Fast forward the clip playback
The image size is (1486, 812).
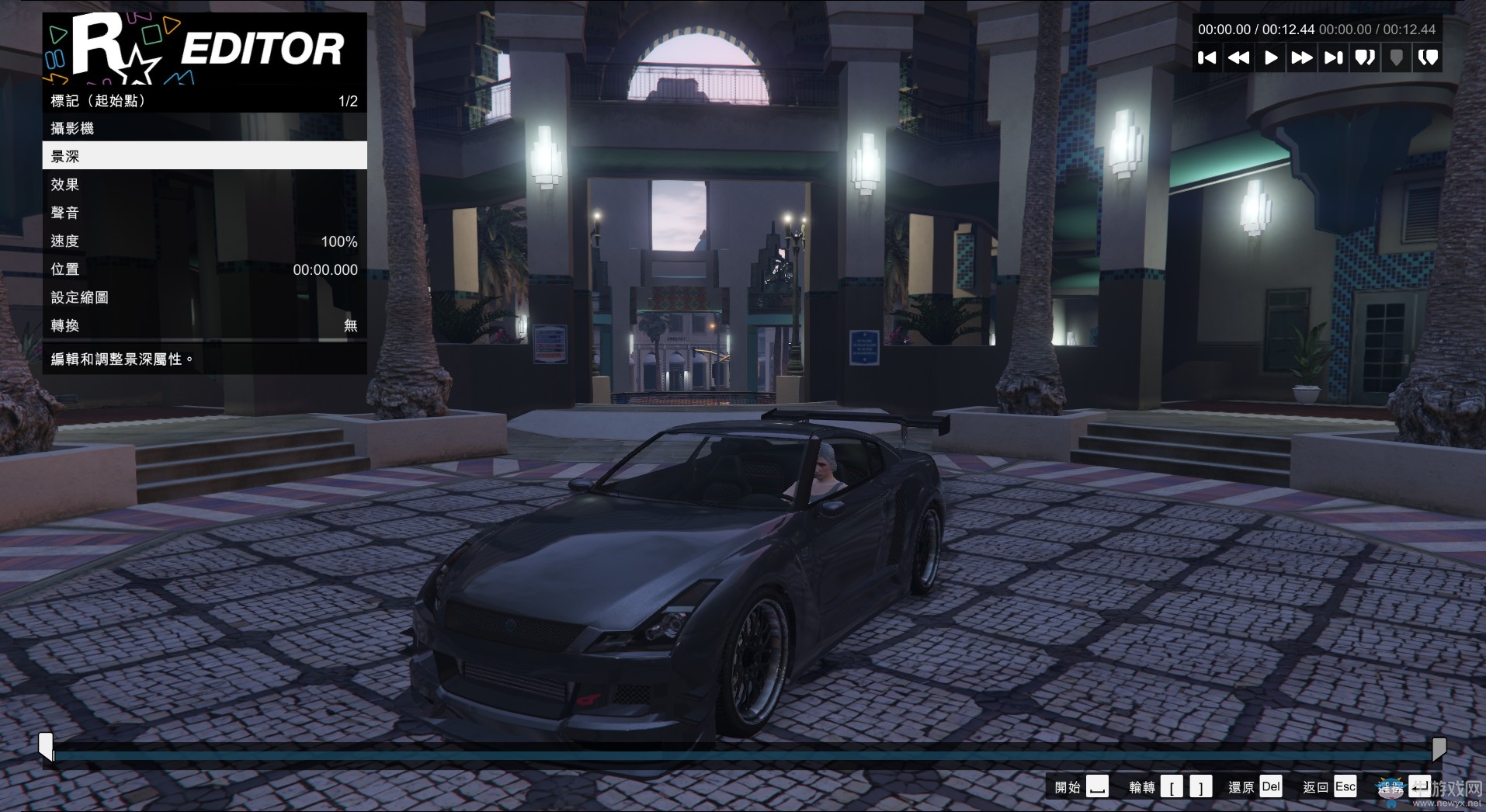(1303, 57)
